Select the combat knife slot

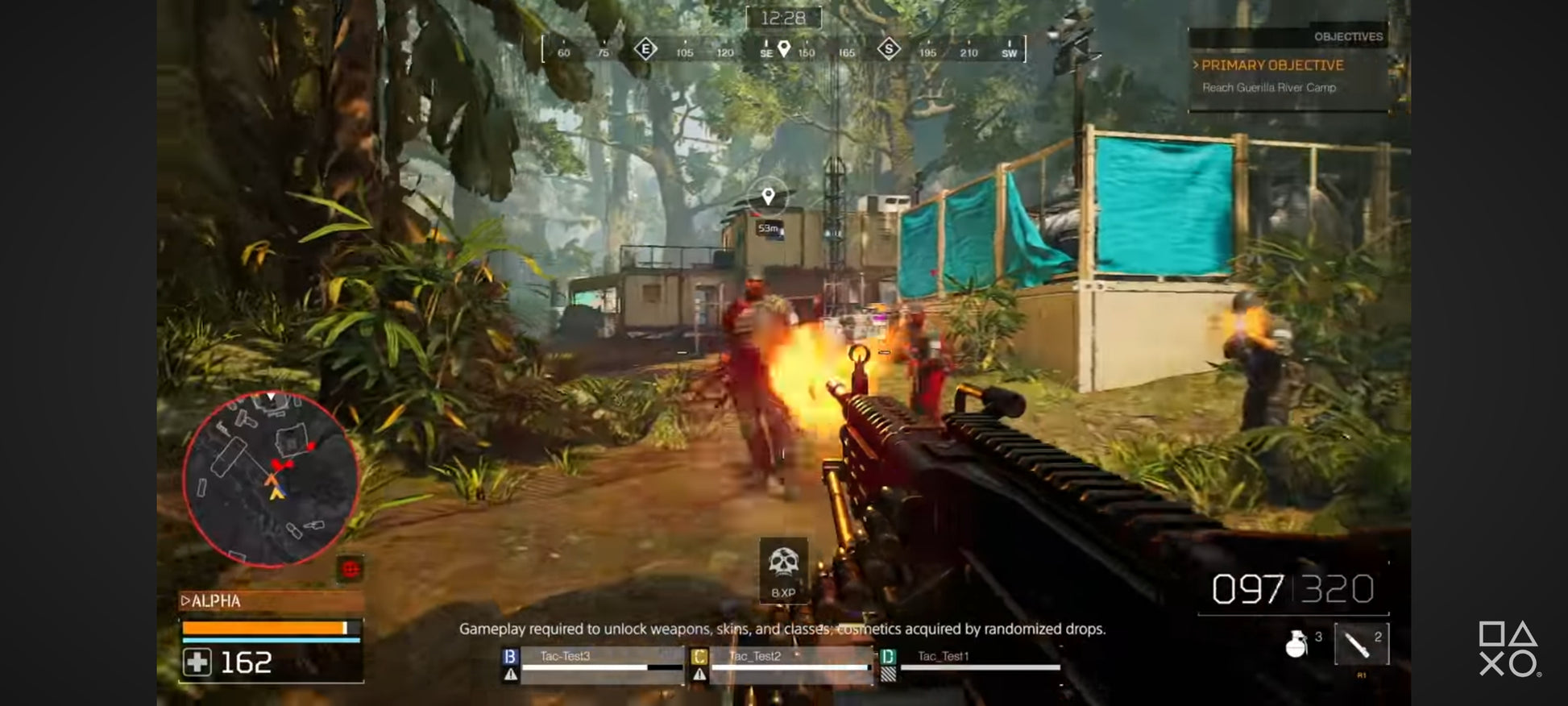point(1360,644)
